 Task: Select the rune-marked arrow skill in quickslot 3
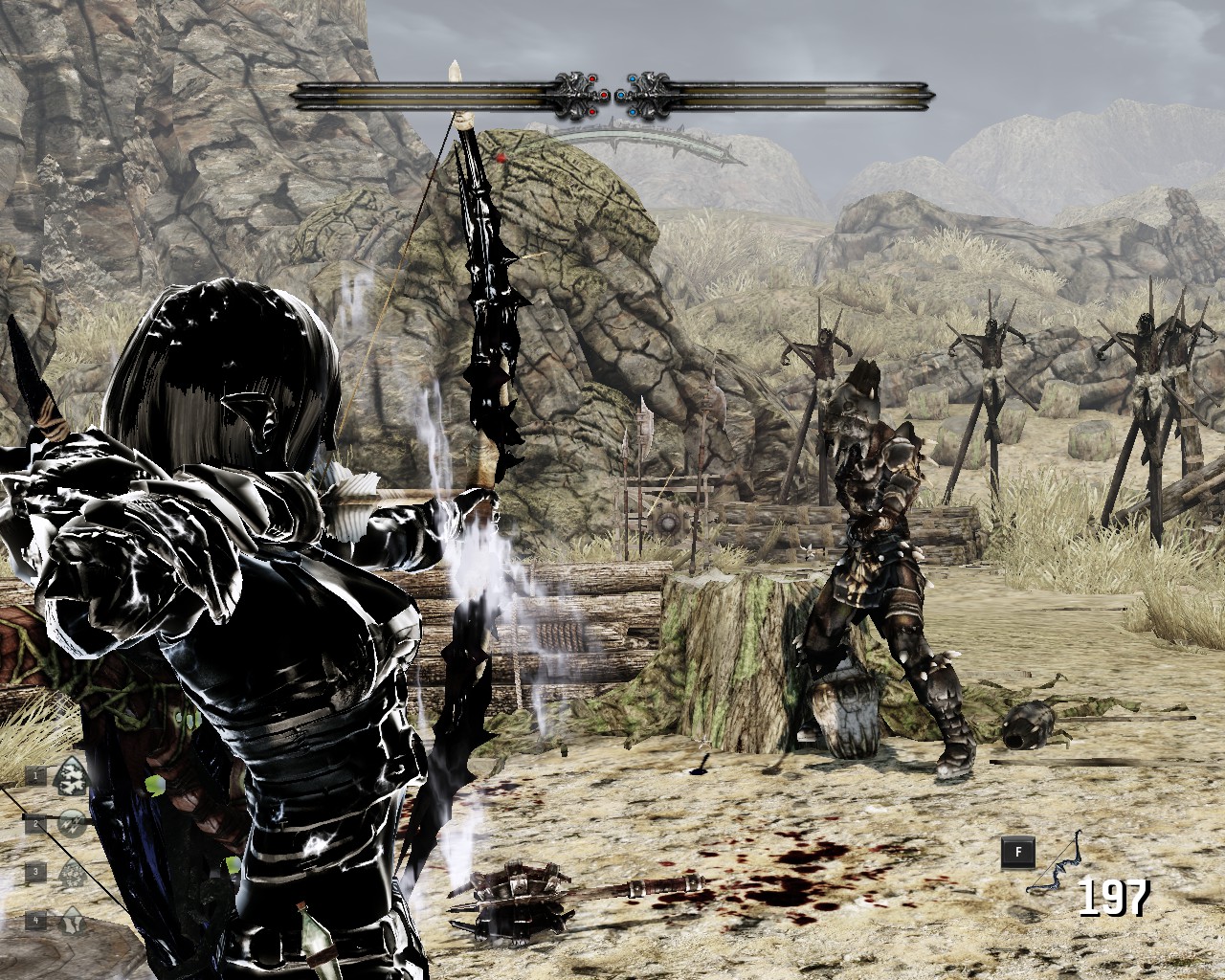tap(72, 873)
